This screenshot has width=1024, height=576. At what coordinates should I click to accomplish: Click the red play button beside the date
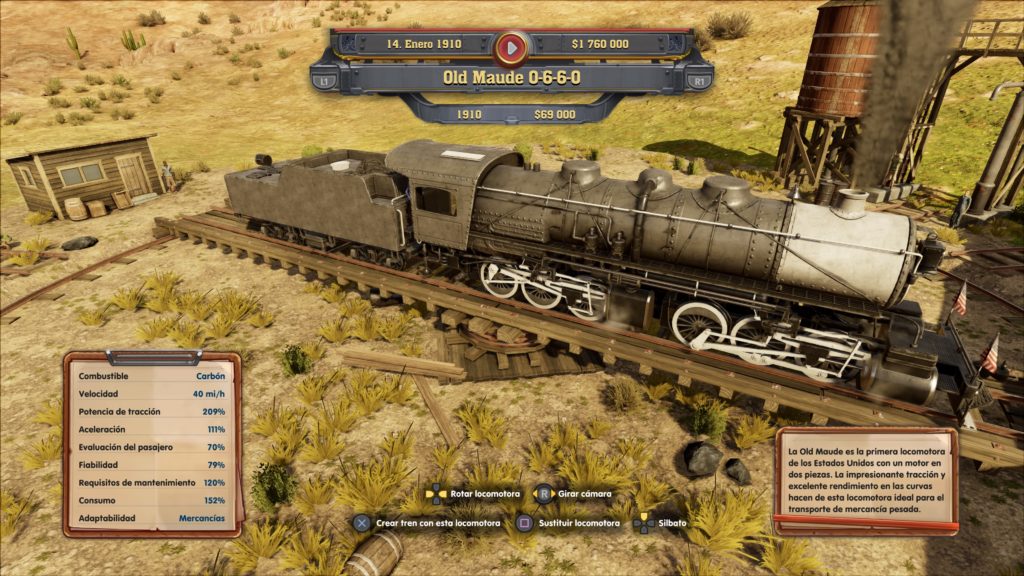pos(511,45)
